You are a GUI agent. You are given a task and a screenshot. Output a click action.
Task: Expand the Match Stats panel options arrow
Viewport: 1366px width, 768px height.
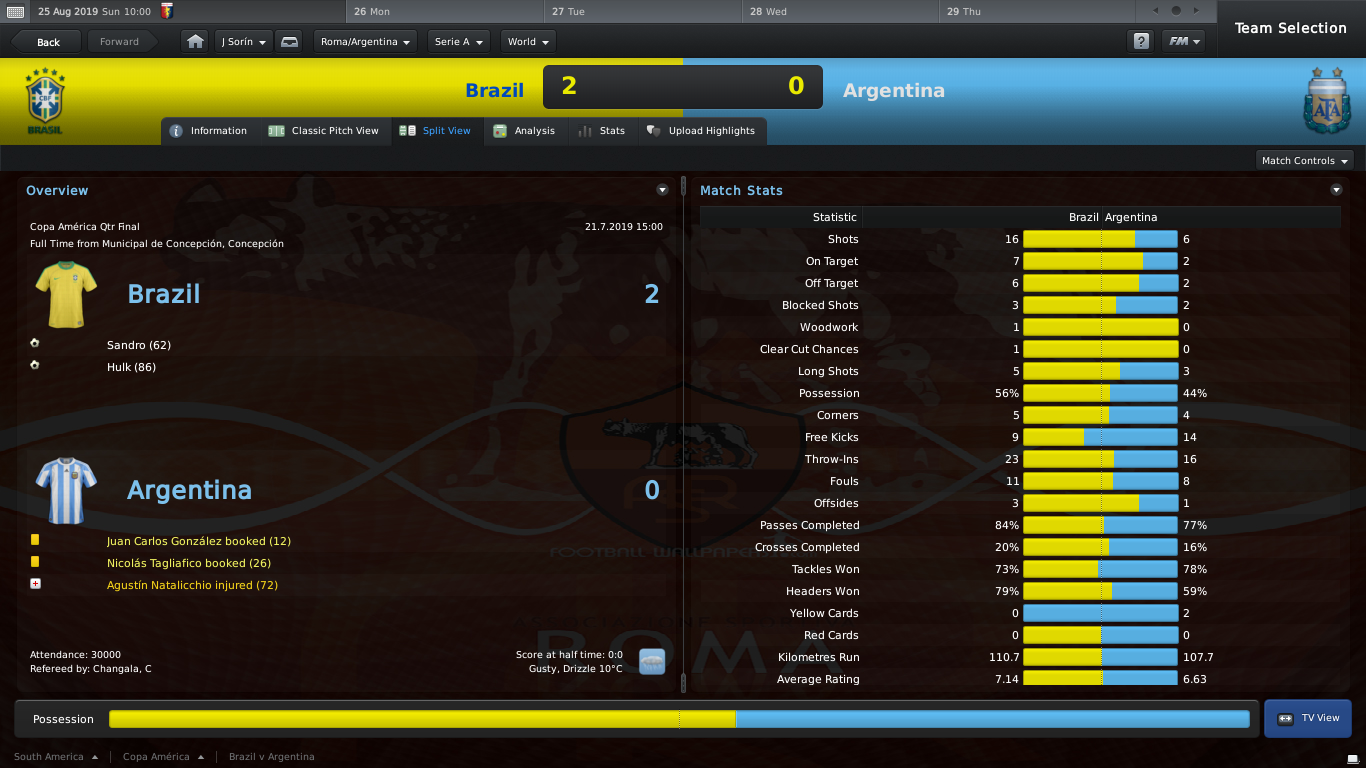click(x=1336, y=190)
